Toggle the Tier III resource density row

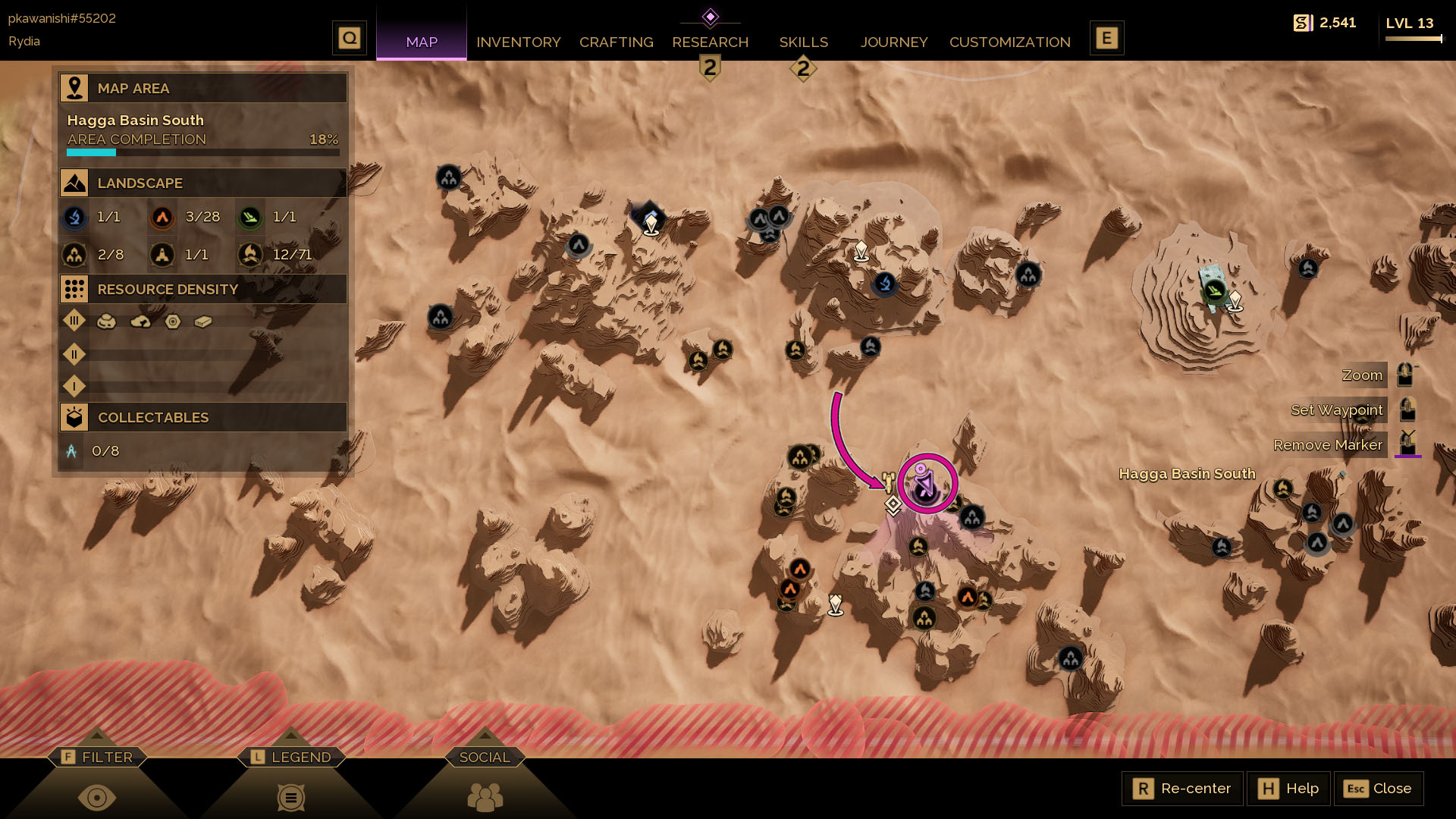coord(74,321)
